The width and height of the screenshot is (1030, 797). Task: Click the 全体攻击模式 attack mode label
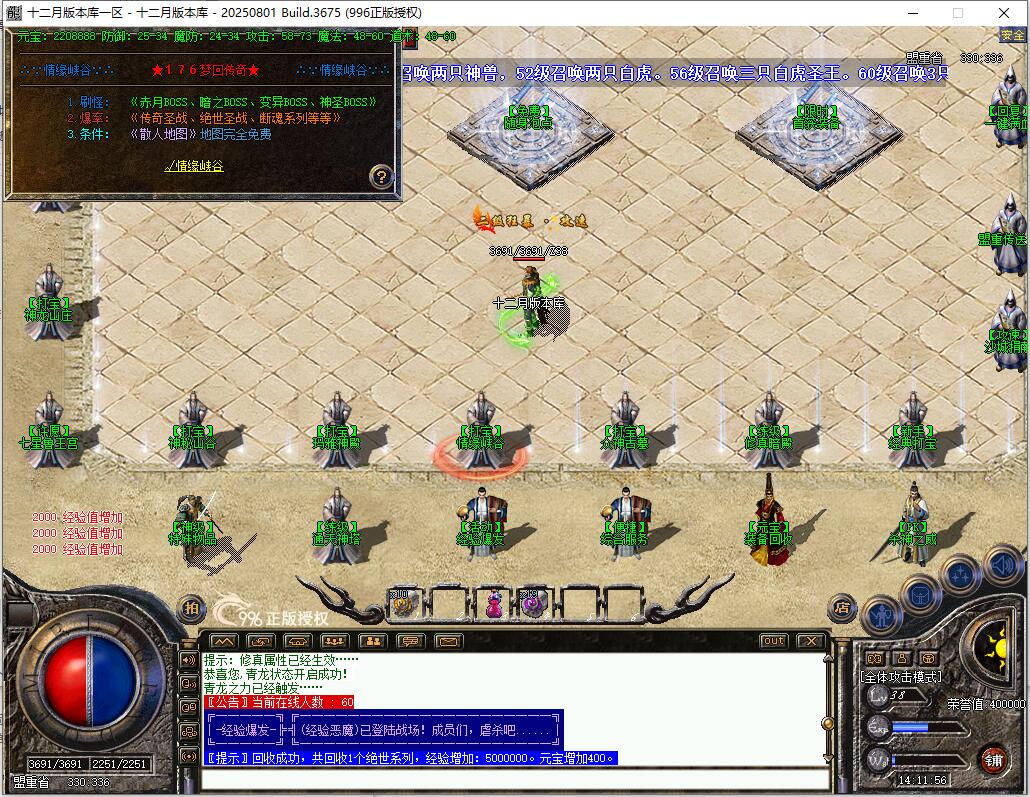click(900, 676)
